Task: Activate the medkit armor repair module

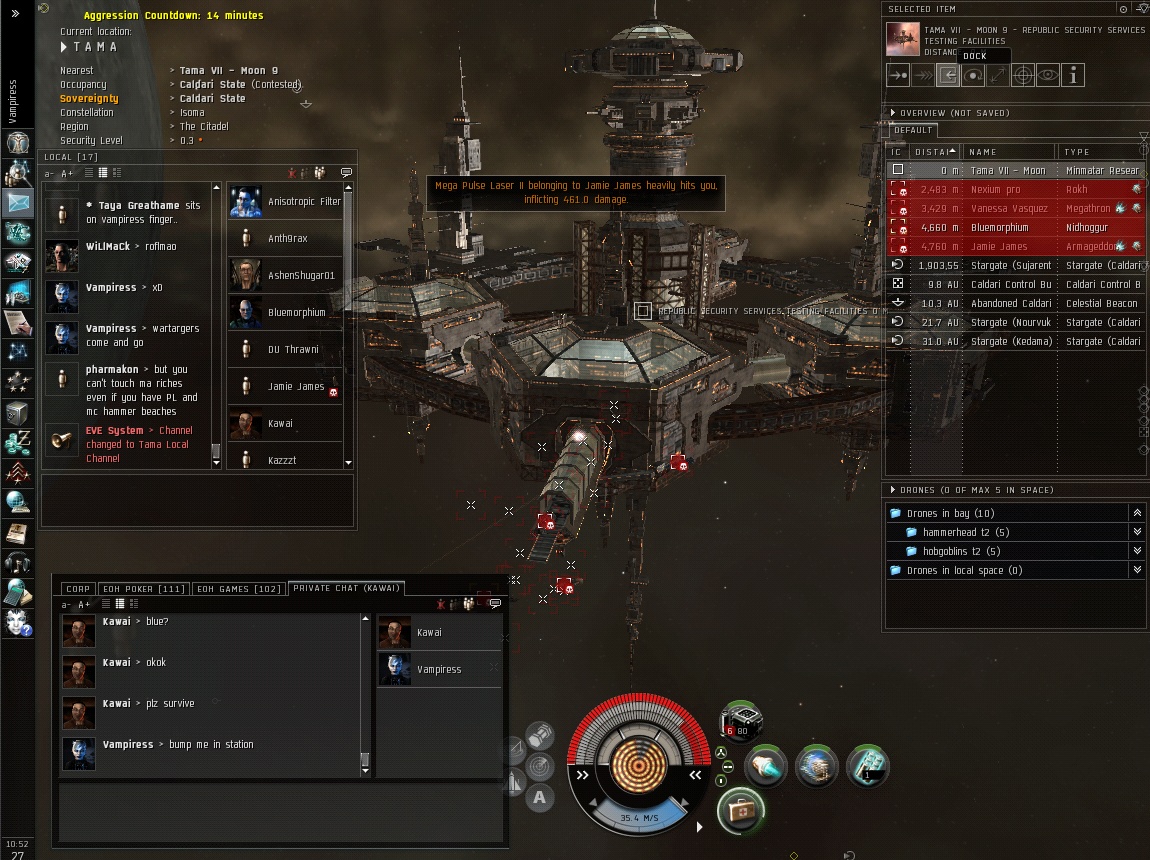Action: pos(742,809)
